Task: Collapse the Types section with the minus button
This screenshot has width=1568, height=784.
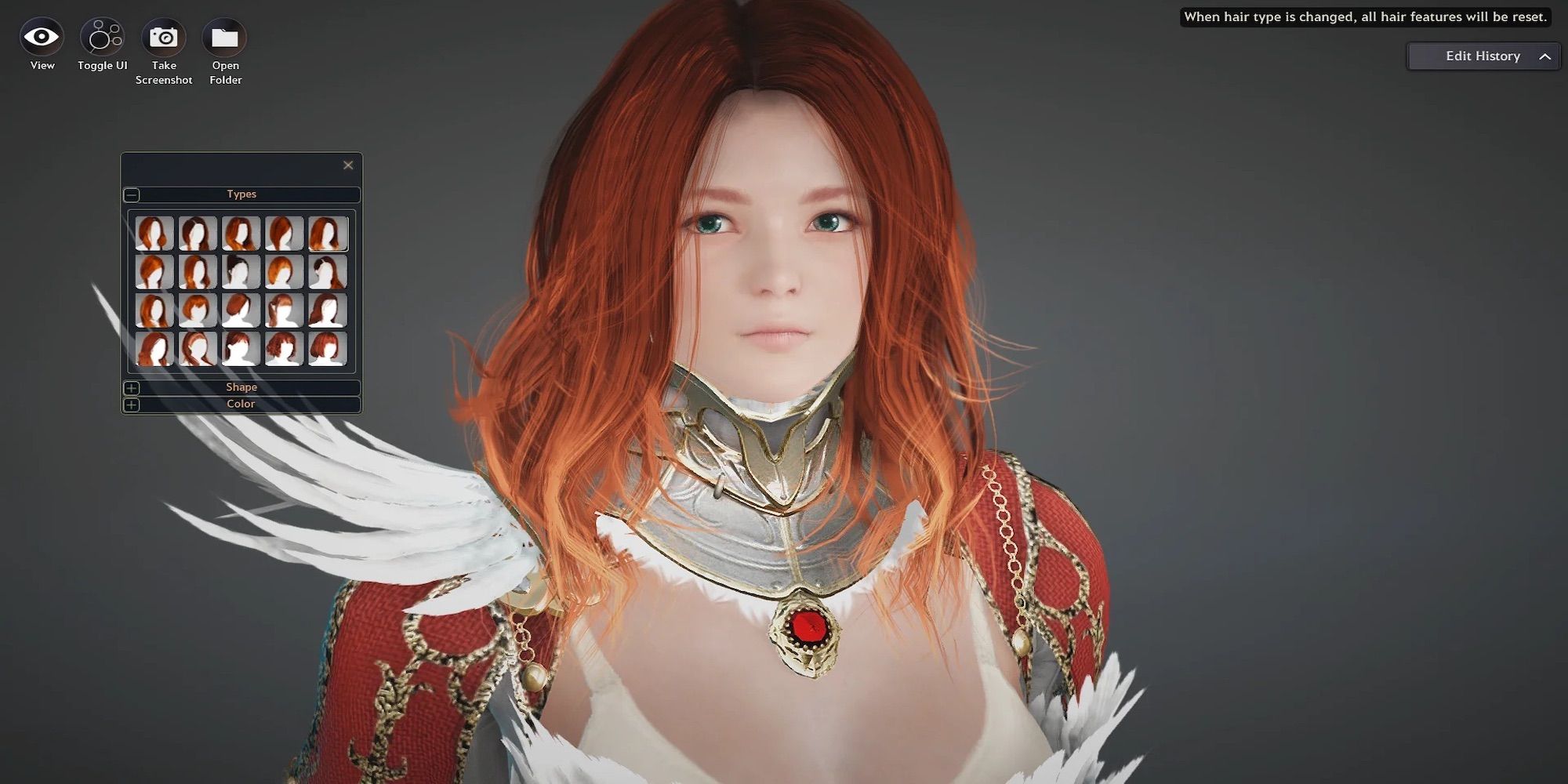Action: (132, 194)
